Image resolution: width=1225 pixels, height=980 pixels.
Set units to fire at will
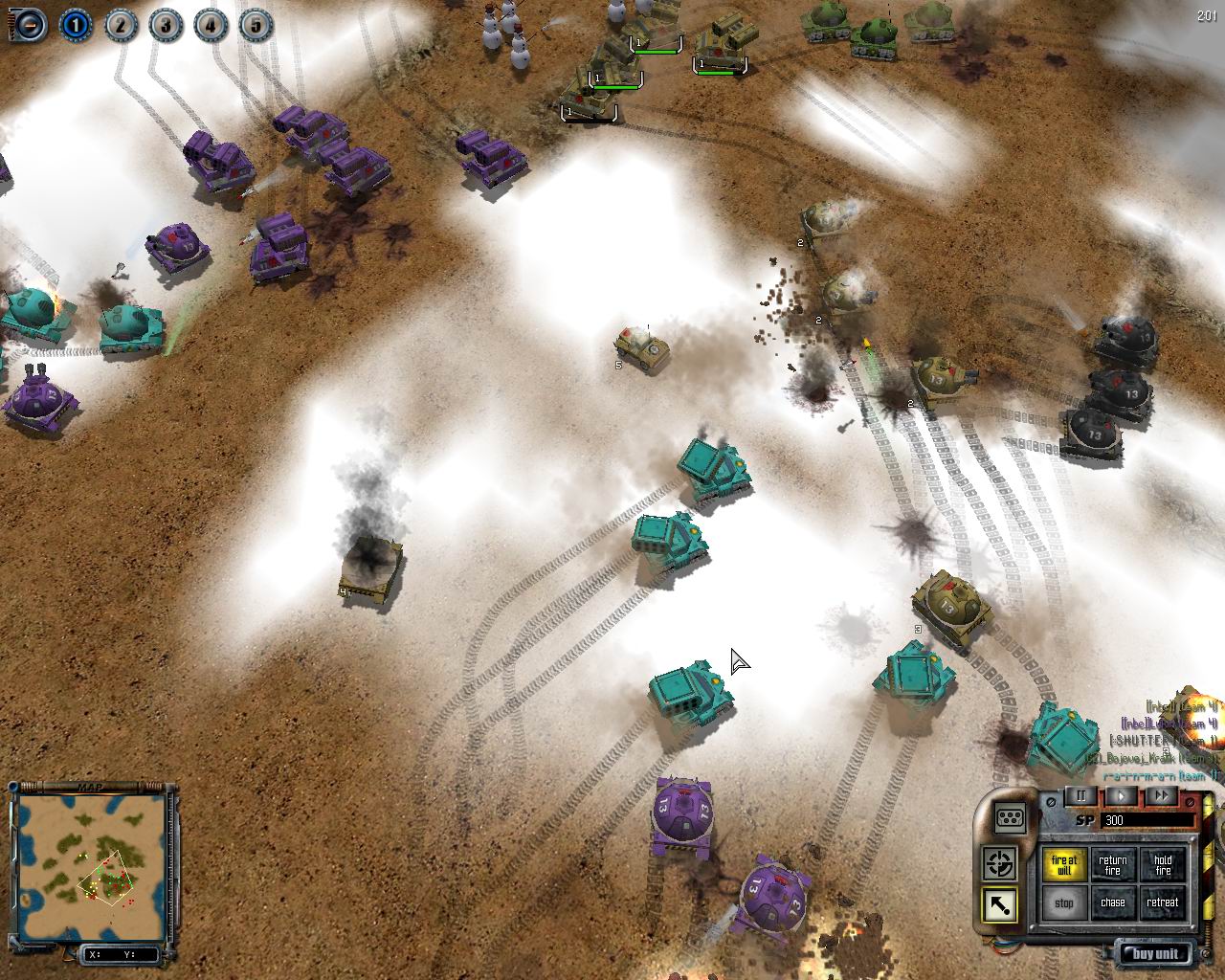[x=1063, y=865]
